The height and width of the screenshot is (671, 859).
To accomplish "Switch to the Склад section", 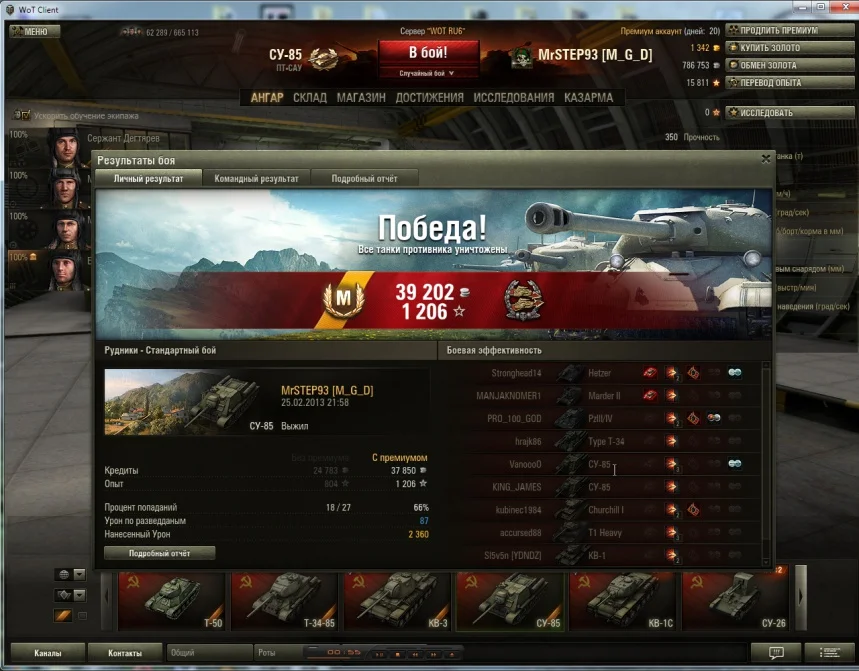I will click(x=310, y=98).
